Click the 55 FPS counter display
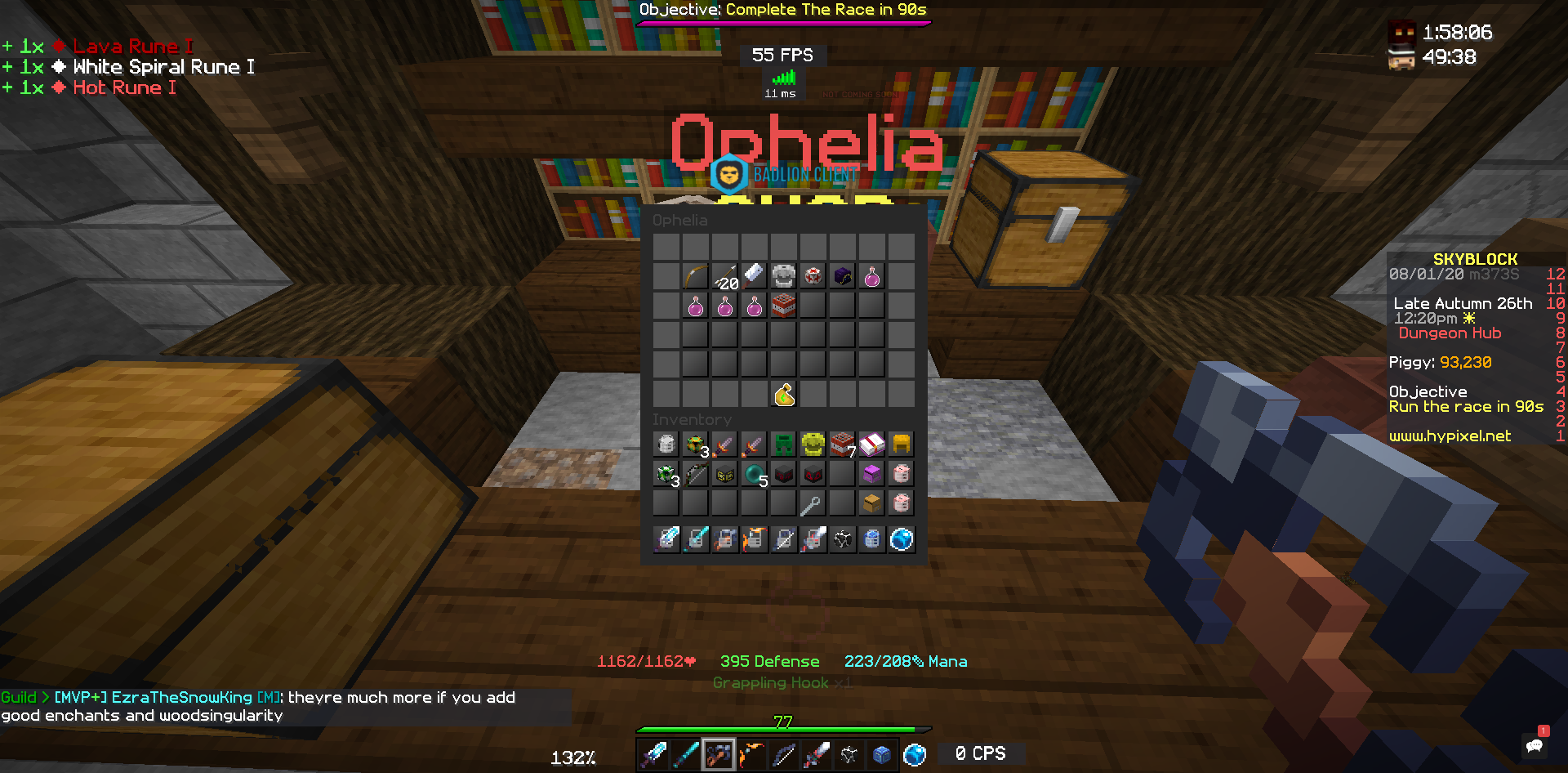Image resolution: width=1568 pixels, height=773 pixels. tap(782, 55)
